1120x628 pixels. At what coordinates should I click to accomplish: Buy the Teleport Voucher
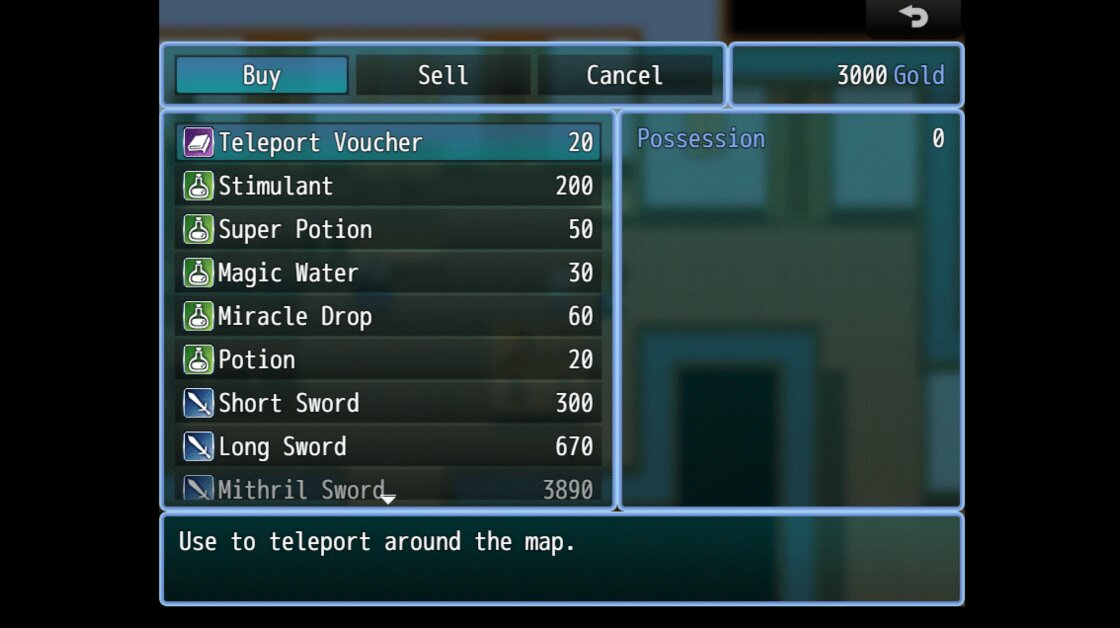[x=388, y=142]
